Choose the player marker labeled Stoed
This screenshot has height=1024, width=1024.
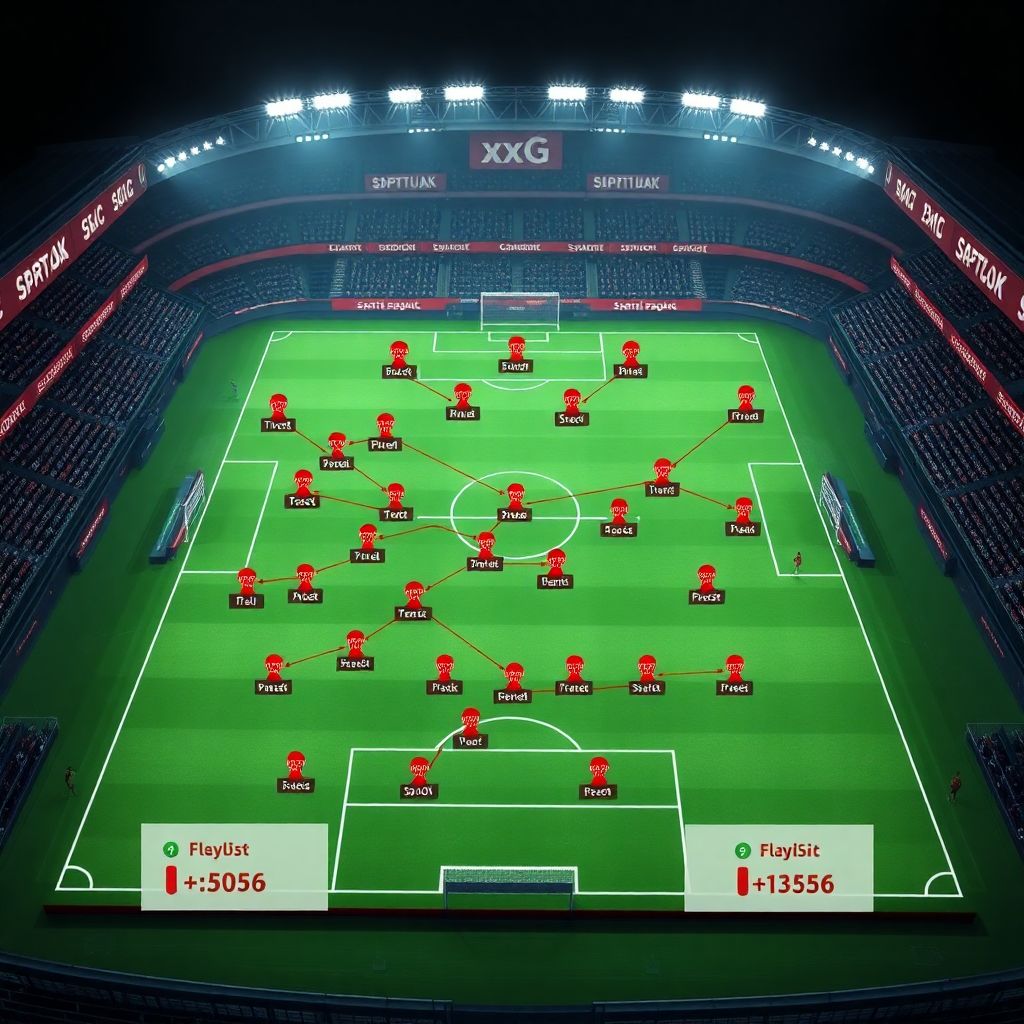point(571,403)
